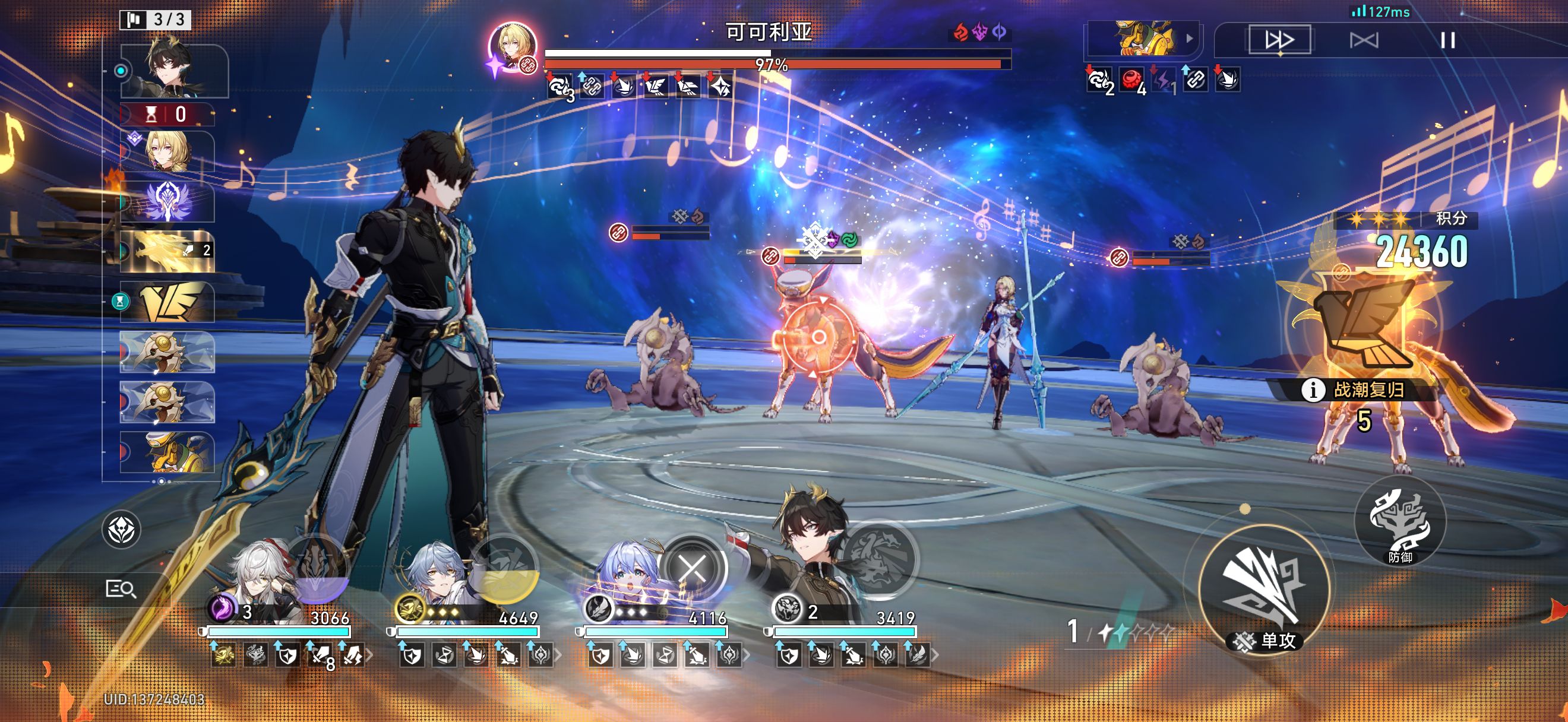Image resolution: width=1568 pixels, height=722 pixels.
Task: View the boss debuff status icons
Action: pyautogui.click(x=639, y=86)
